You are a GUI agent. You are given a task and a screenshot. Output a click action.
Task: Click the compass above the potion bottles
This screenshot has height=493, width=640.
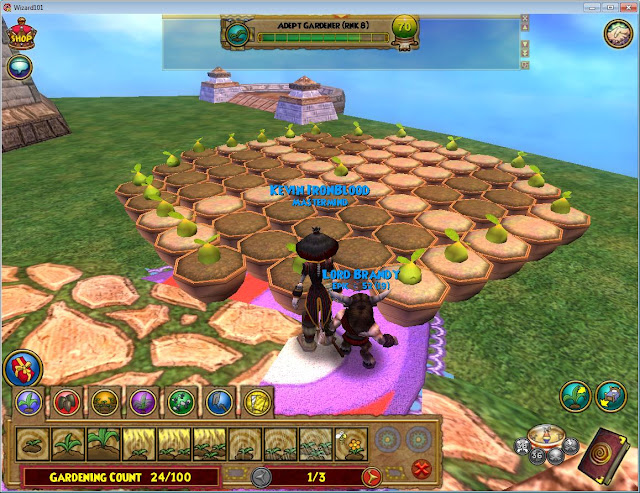click(545, 433)
